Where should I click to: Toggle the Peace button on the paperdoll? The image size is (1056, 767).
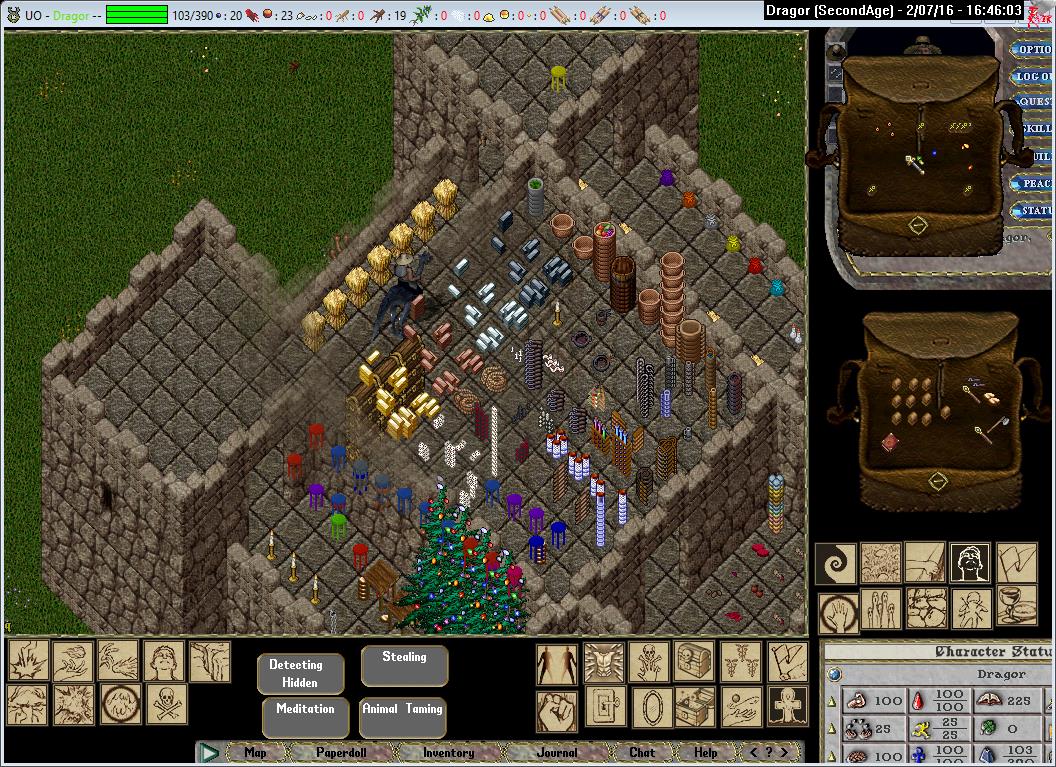pos(1034,184)
